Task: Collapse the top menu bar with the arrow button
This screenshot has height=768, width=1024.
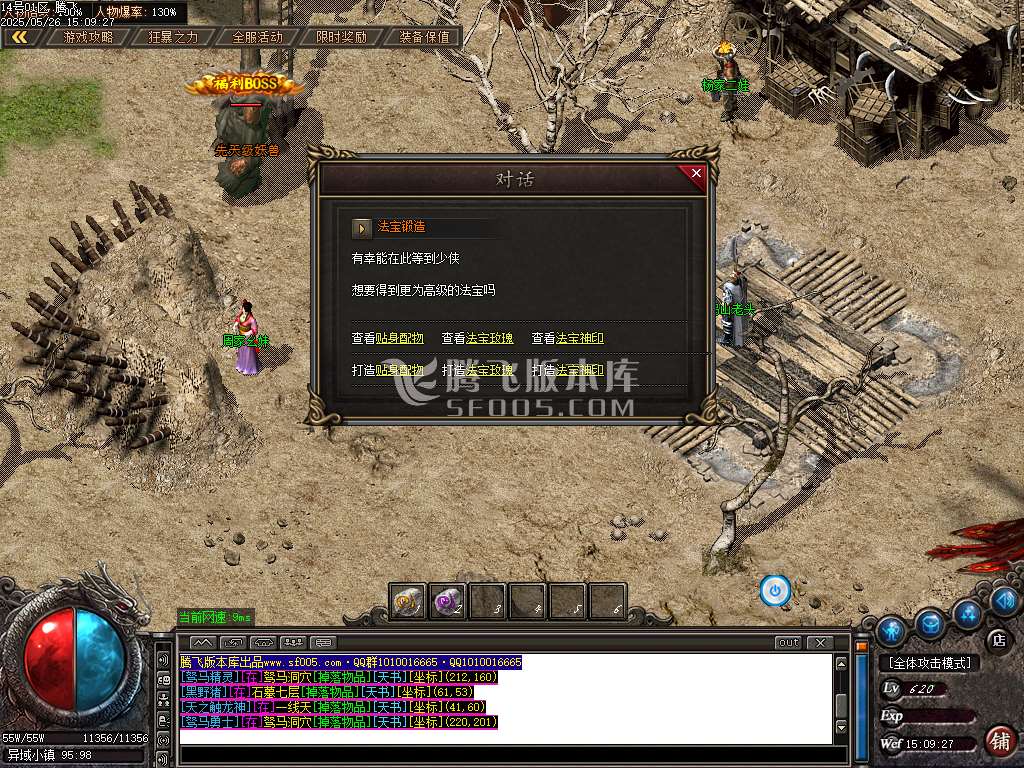Action: click(19, 37)
